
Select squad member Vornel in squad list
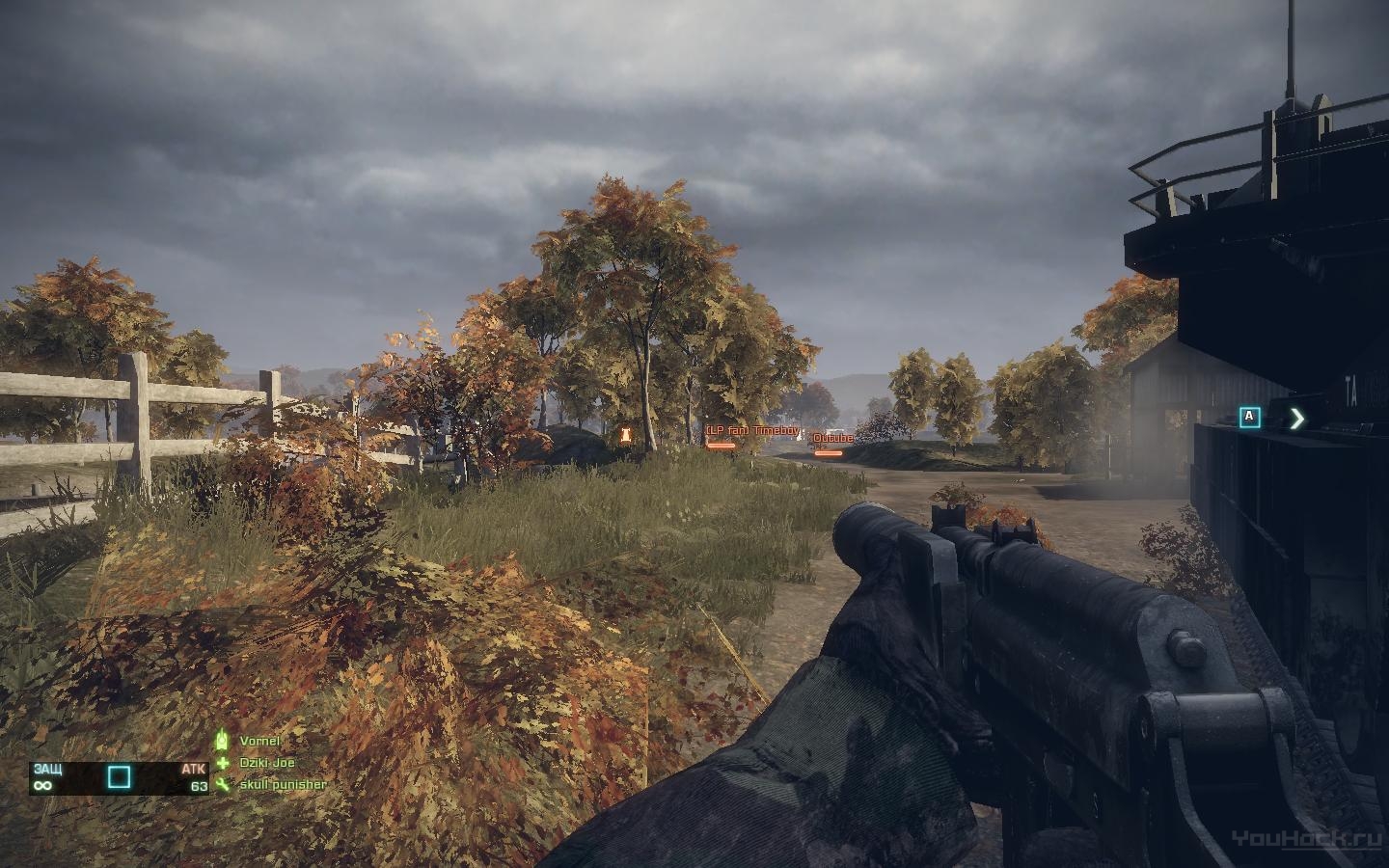[259, 741]
